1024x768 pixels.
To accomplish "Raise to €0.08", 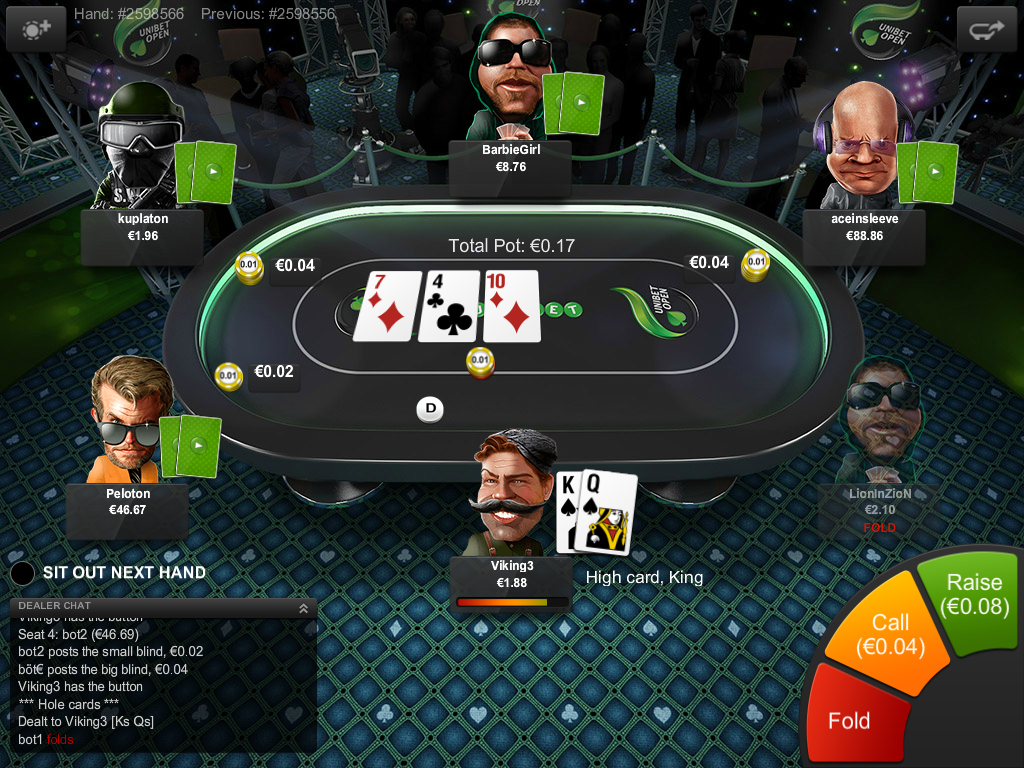I will click(972, 595).
